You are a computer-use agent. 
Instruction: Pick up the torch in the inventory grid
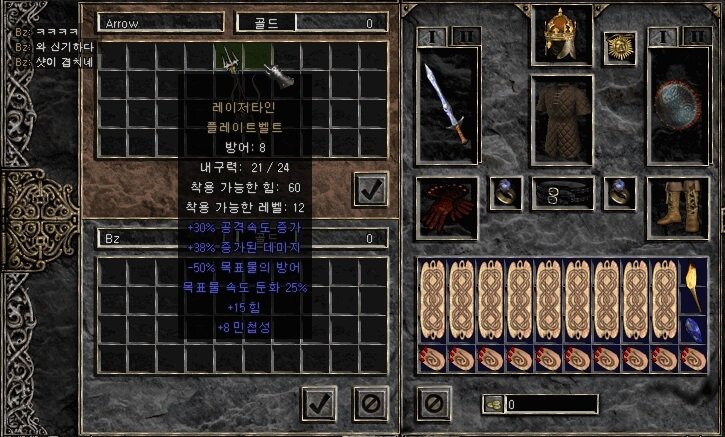[x=691, y=287]
